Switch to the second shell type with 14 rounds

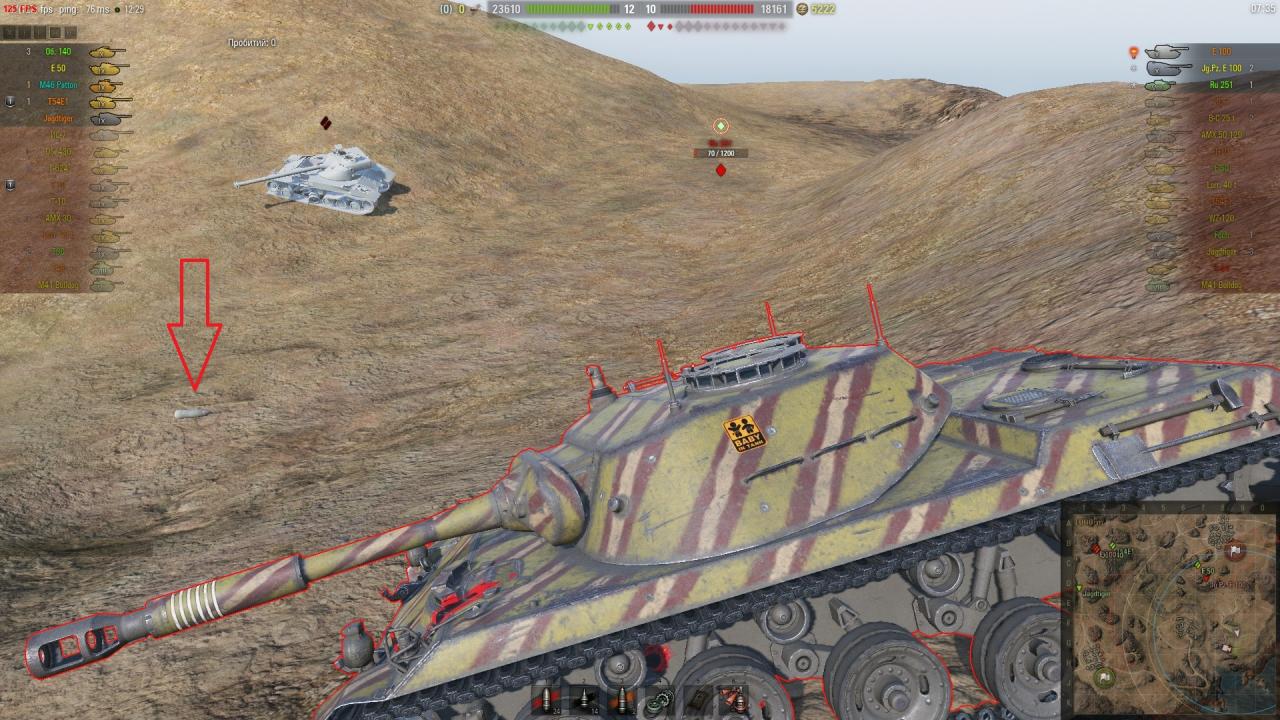[x=584, y=698]
